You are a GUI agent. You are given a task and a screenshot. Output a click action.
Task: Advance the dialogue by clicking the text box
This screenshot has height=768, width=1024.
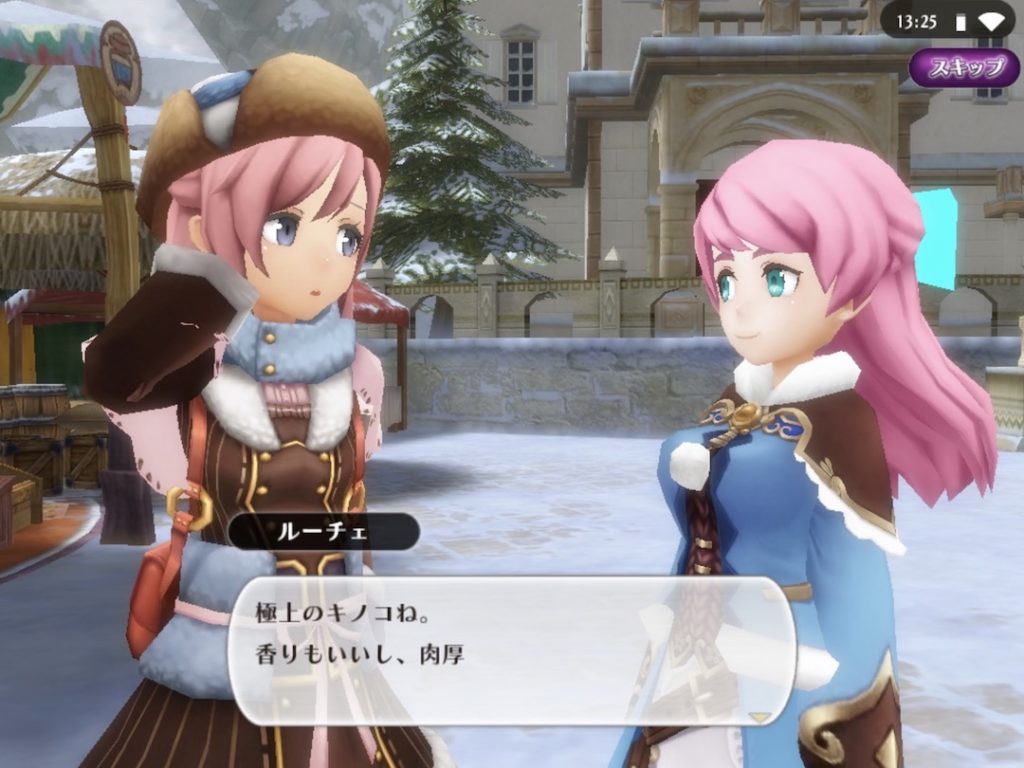point(512,650)
